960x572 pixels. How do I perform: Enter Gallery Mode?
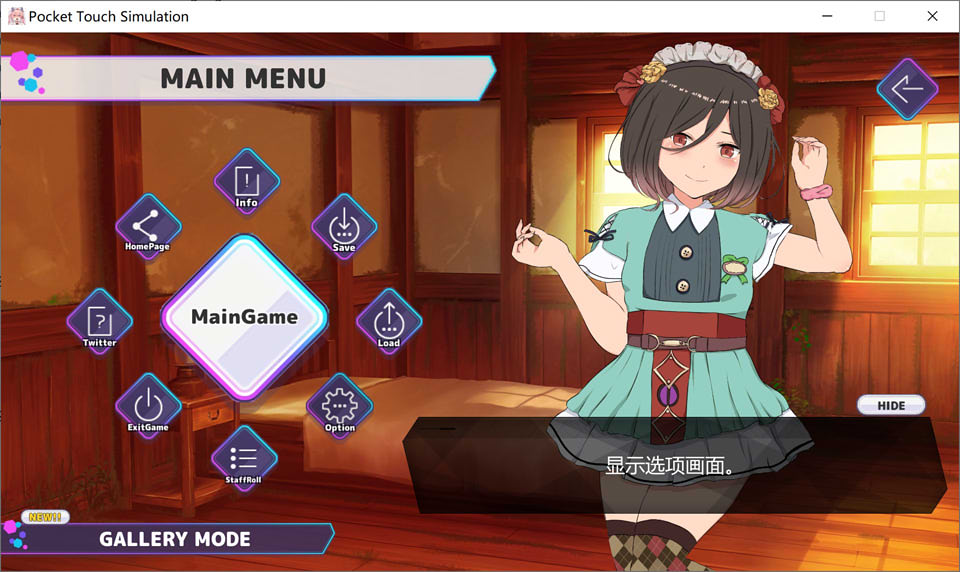coord(175,539)
